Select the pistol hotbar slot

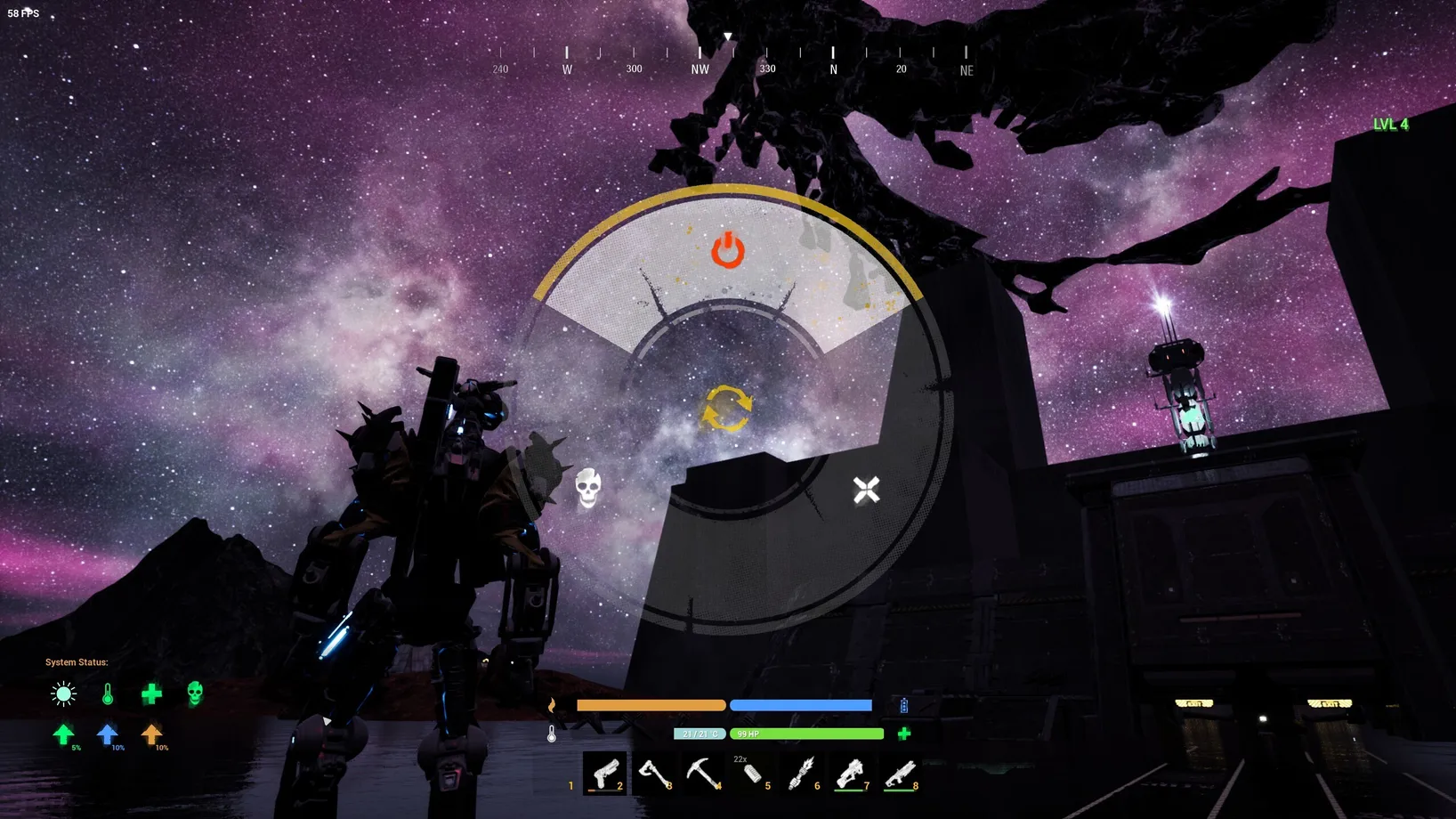(604, 773)
